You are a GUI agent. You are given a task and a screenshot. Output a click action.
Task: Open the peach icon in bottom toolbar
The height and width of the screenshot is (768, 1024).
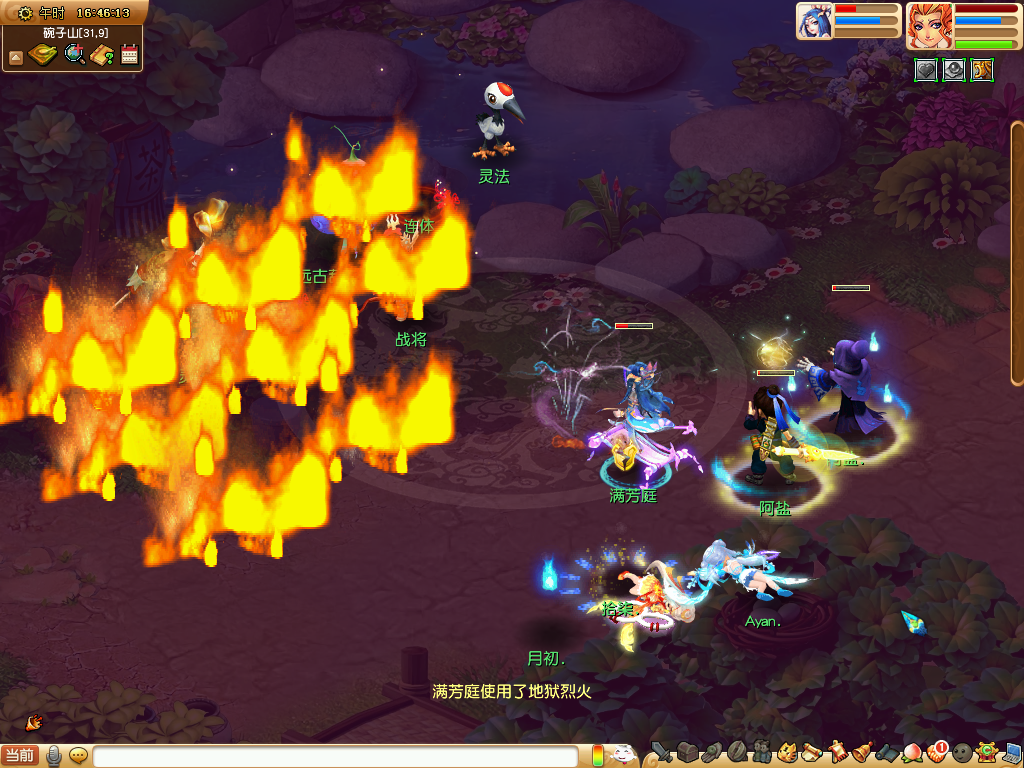point(911,752)
